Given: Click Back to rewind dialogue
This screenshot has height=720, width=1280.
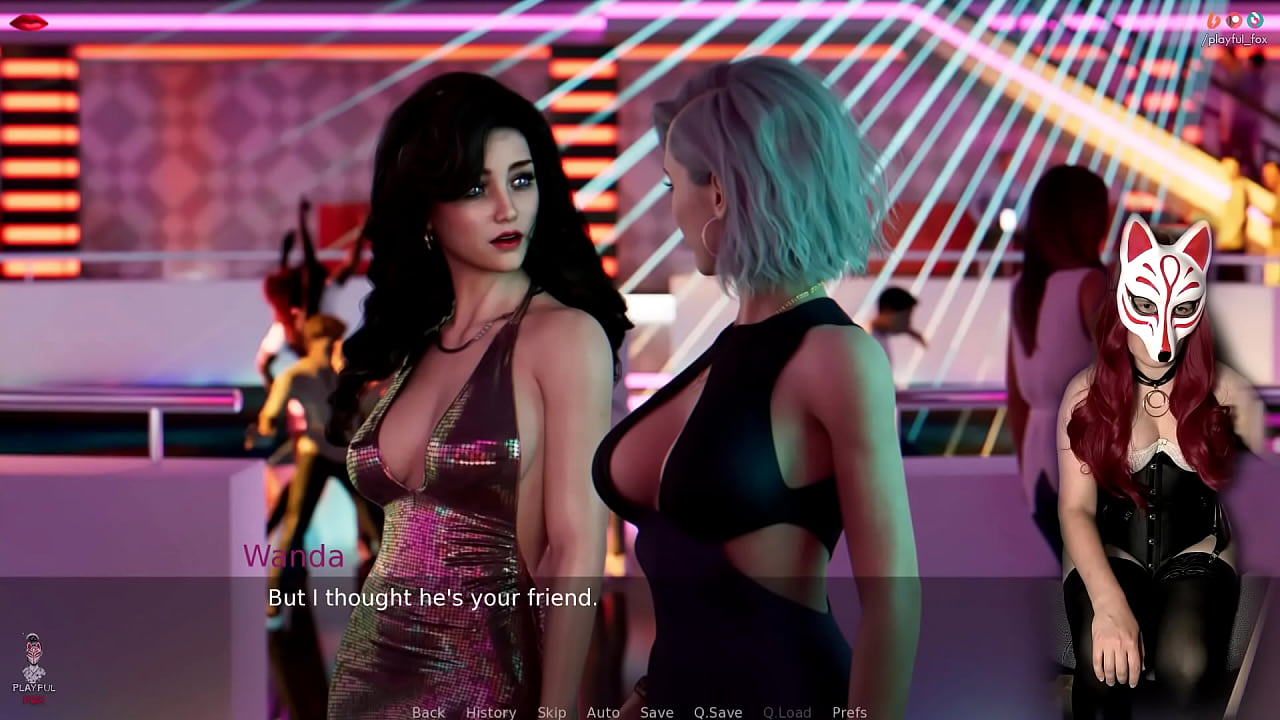Looking at the screenshot, I should pos(428,712).
